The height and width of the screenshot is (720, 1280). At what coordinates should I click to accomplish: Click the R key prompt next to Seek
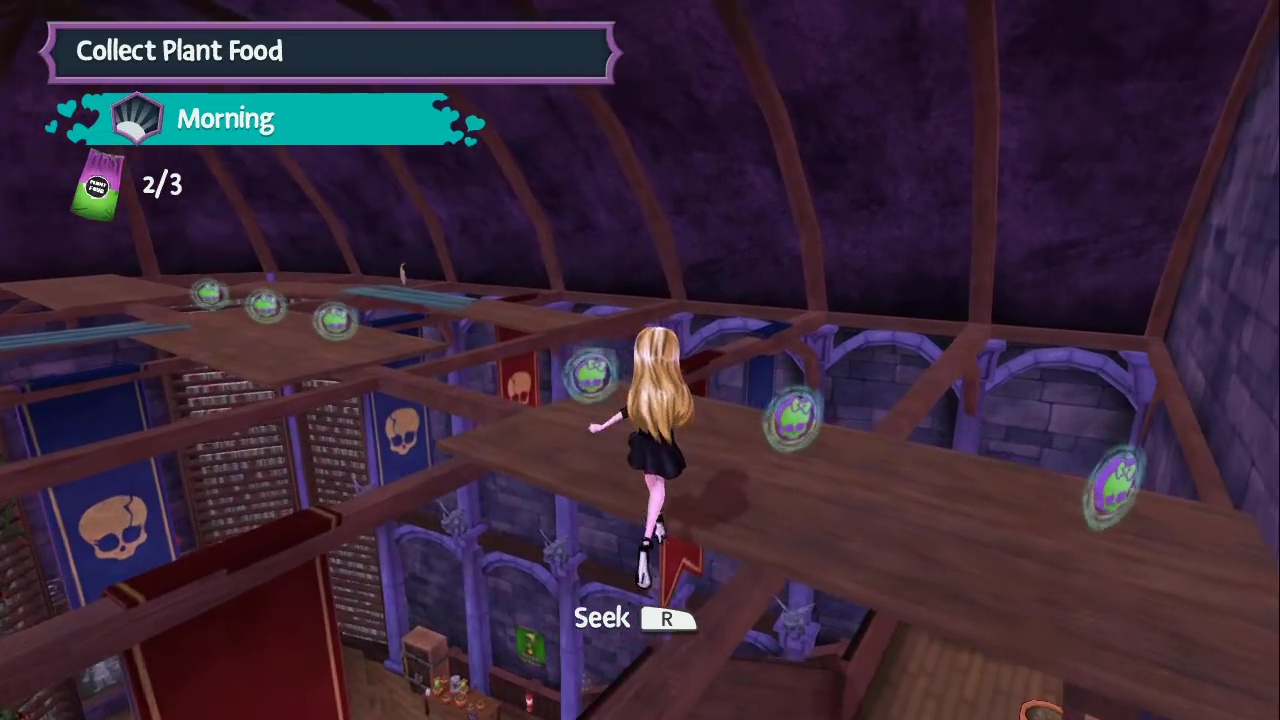[666, 619]
